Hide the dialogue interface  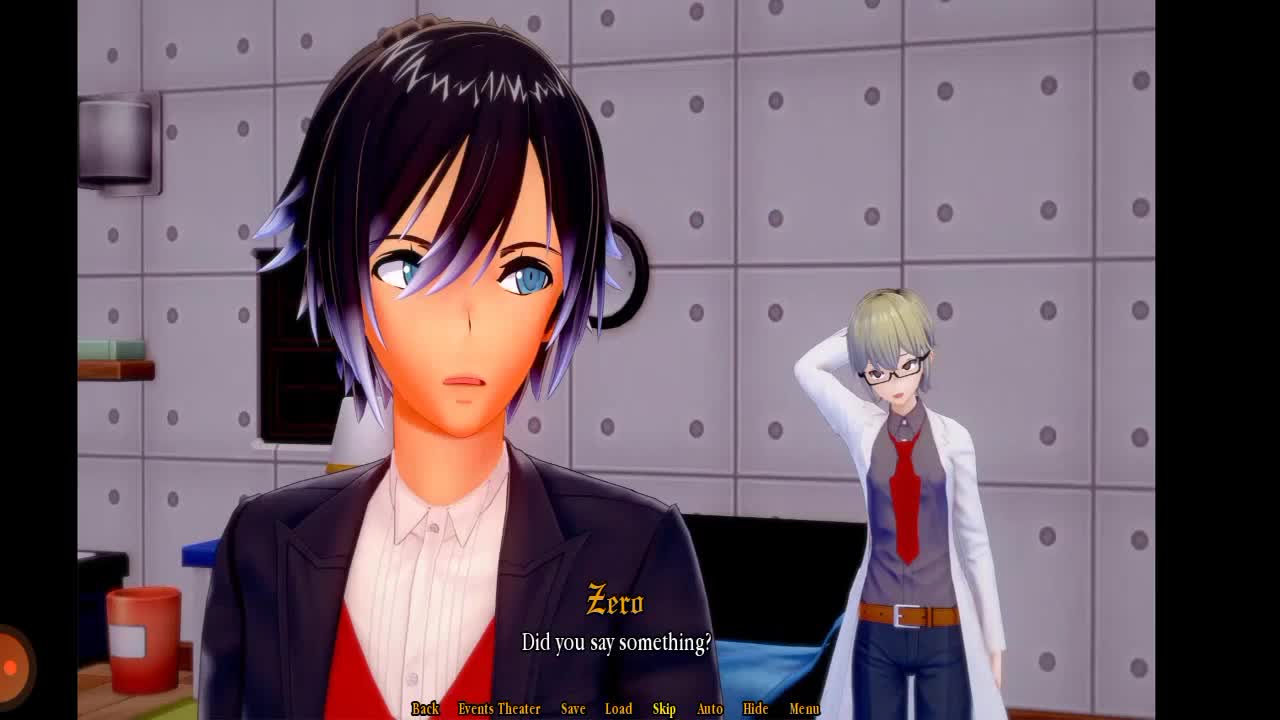755,709
